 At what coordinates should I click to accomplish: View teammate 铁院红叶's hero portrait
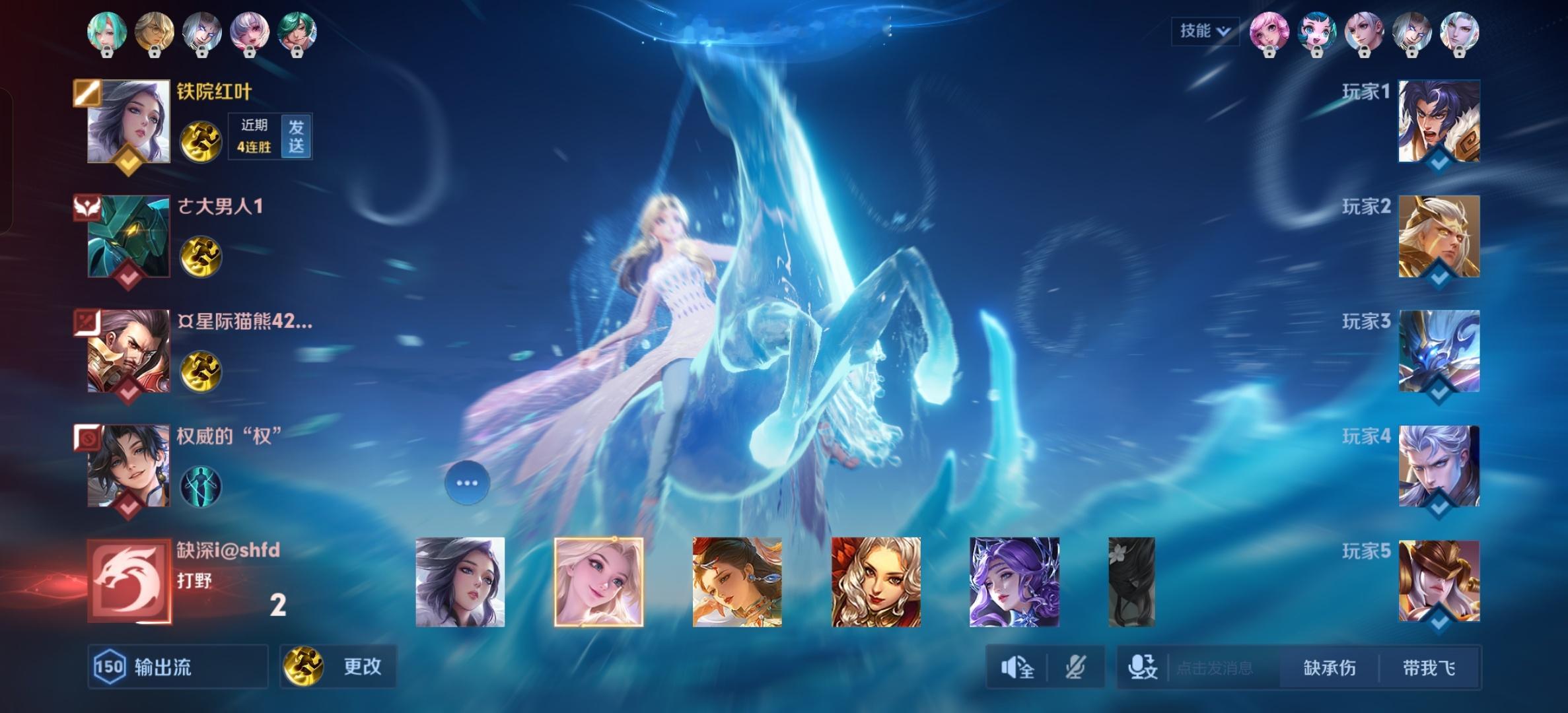click(x=129, y=121)
